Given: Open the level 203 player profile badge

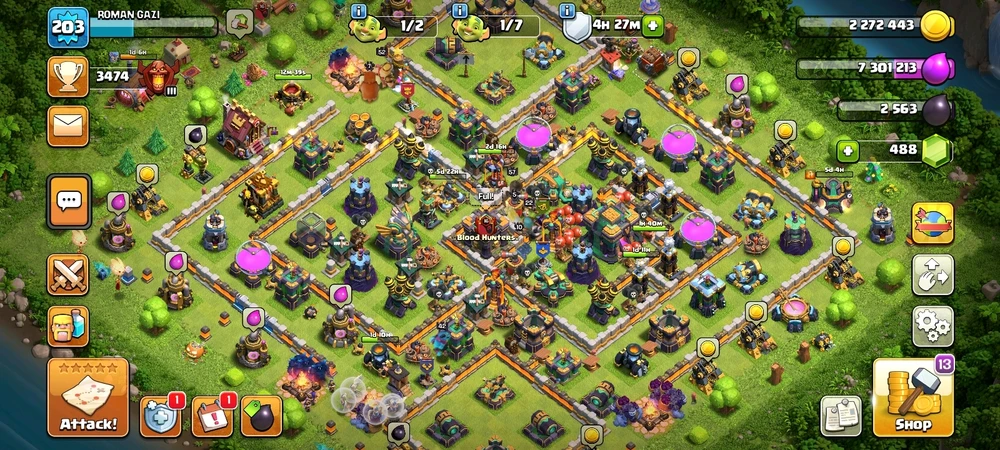Looking at the screenshot, I should [x=68, y=27].
